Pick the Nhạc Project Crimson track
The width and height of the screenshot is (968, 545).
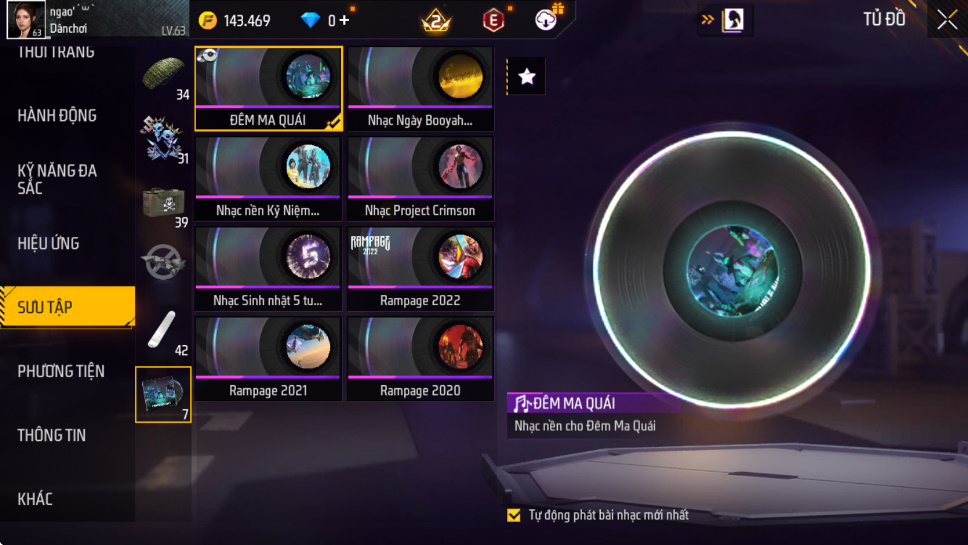coord(420,178)
